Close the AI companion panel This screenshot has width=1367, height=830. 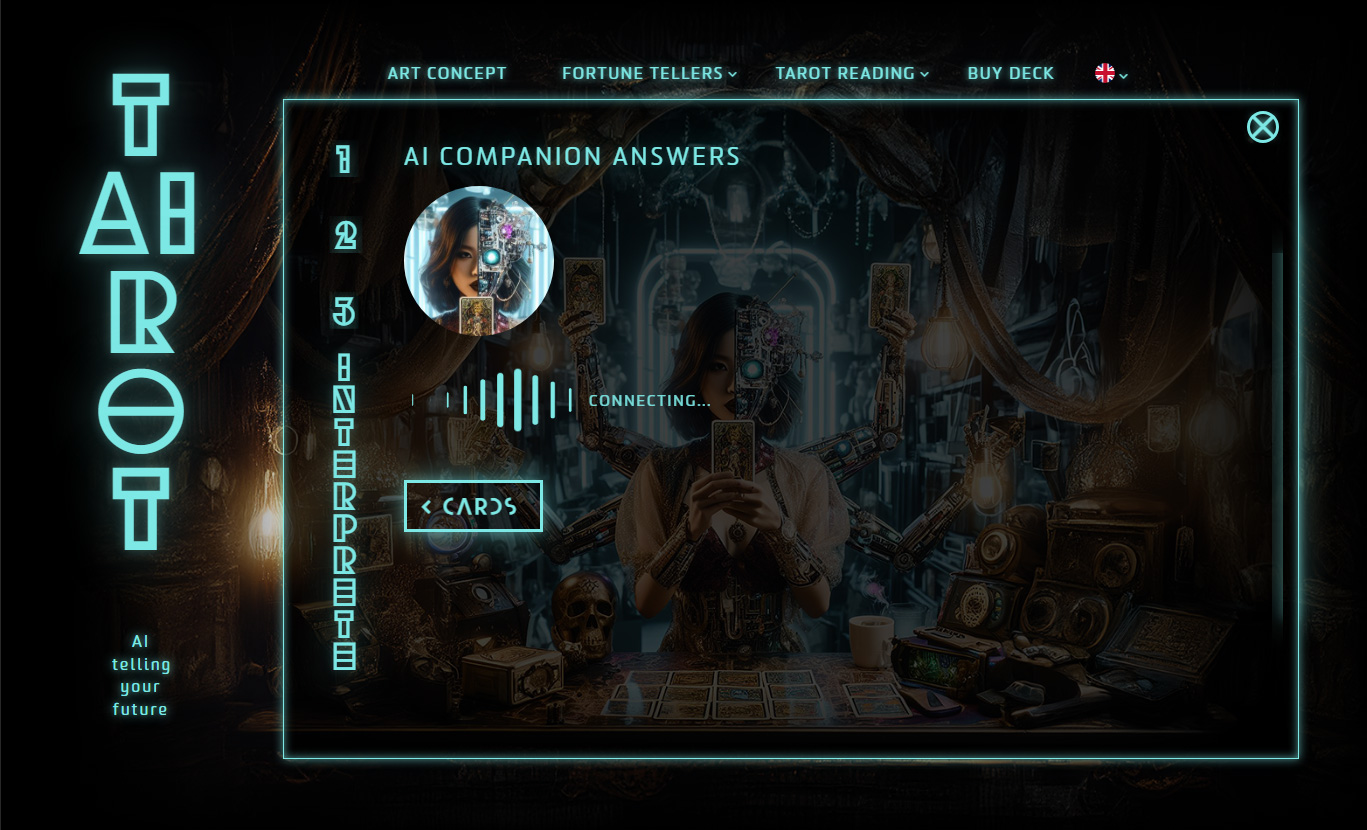tap(1262, 127)
